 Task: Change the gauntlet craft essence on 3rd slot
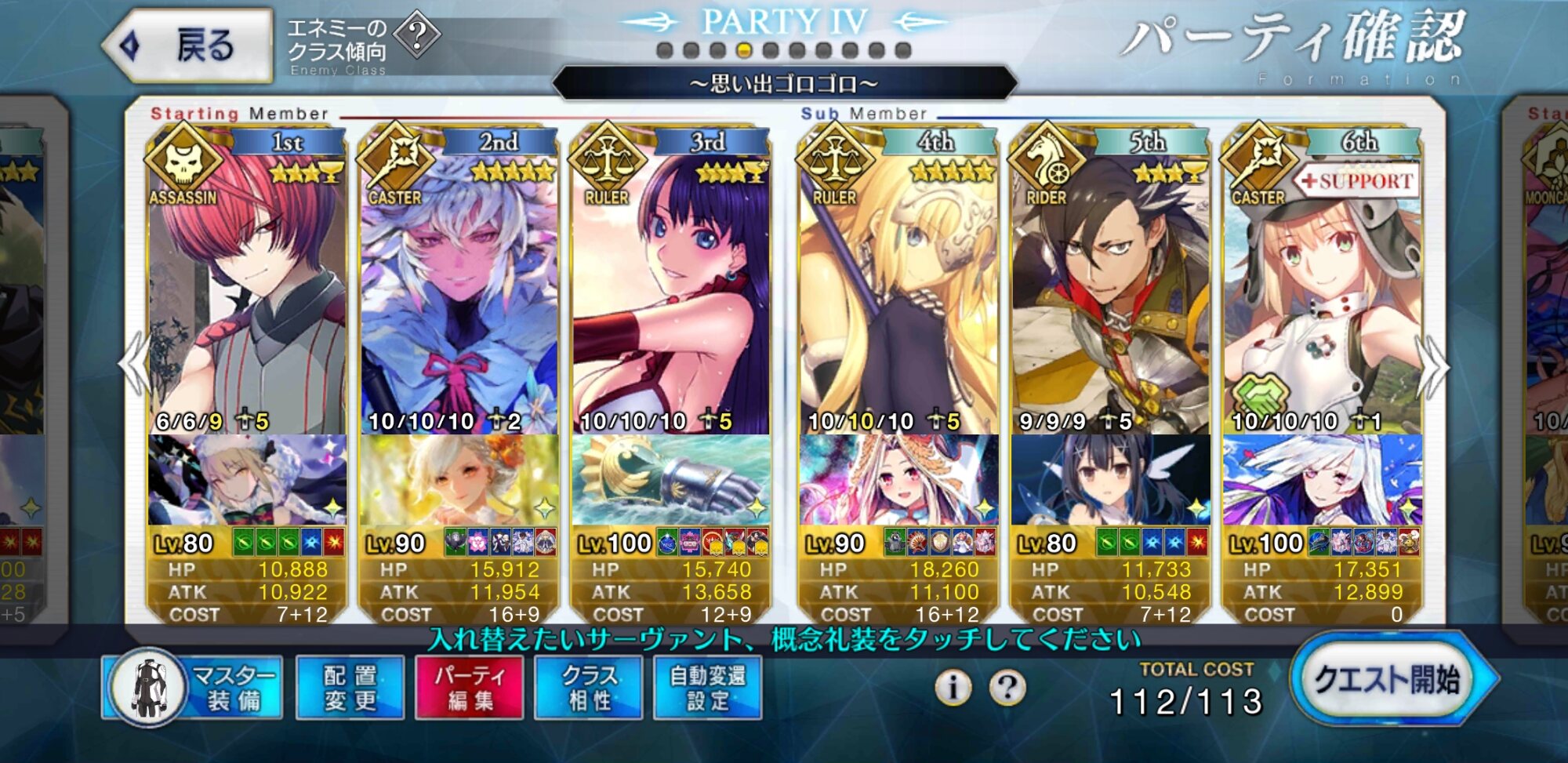(x=670, y=480)
